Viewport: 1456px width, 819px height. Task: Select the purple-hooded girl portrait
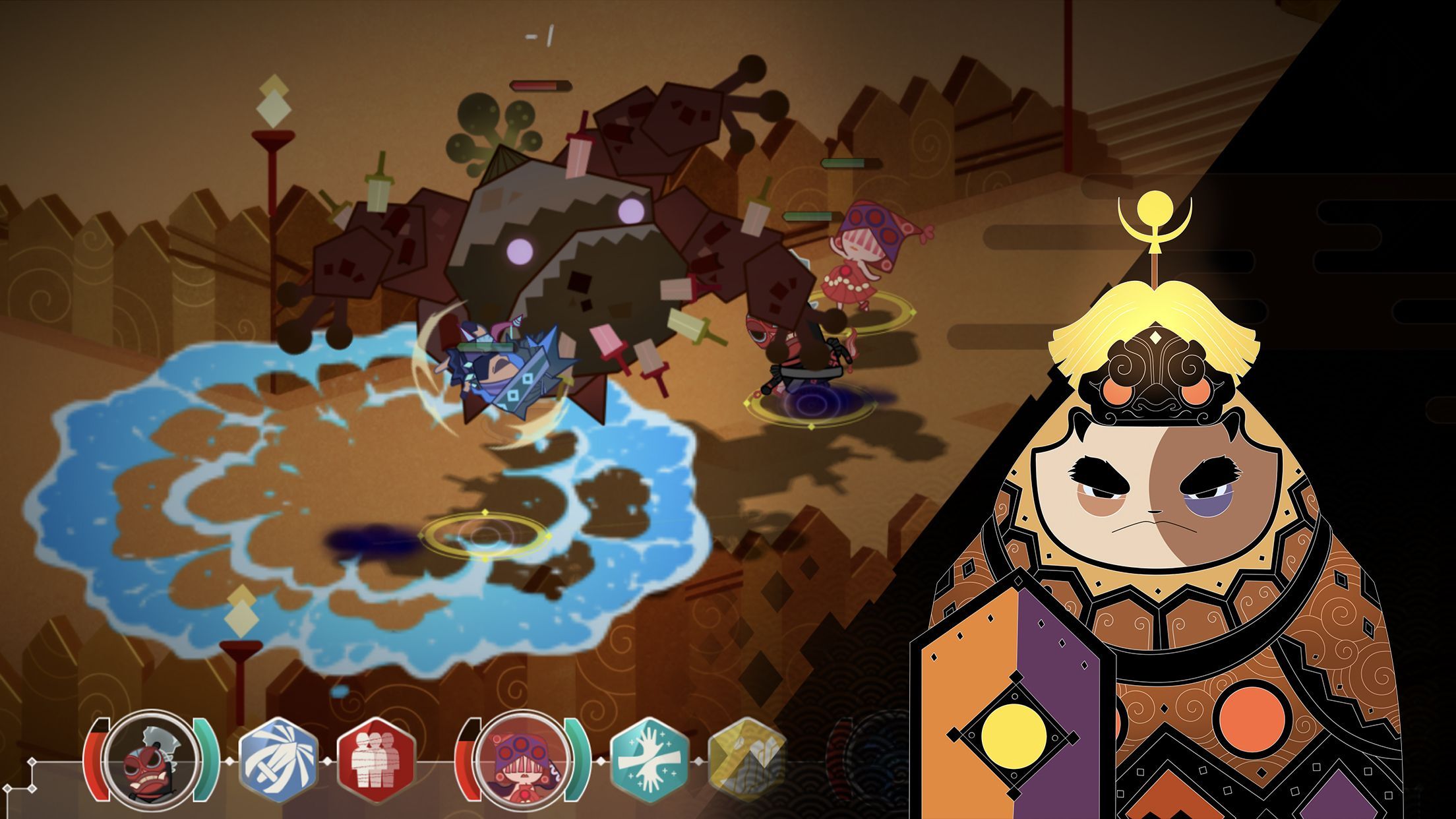click(524, 760)
